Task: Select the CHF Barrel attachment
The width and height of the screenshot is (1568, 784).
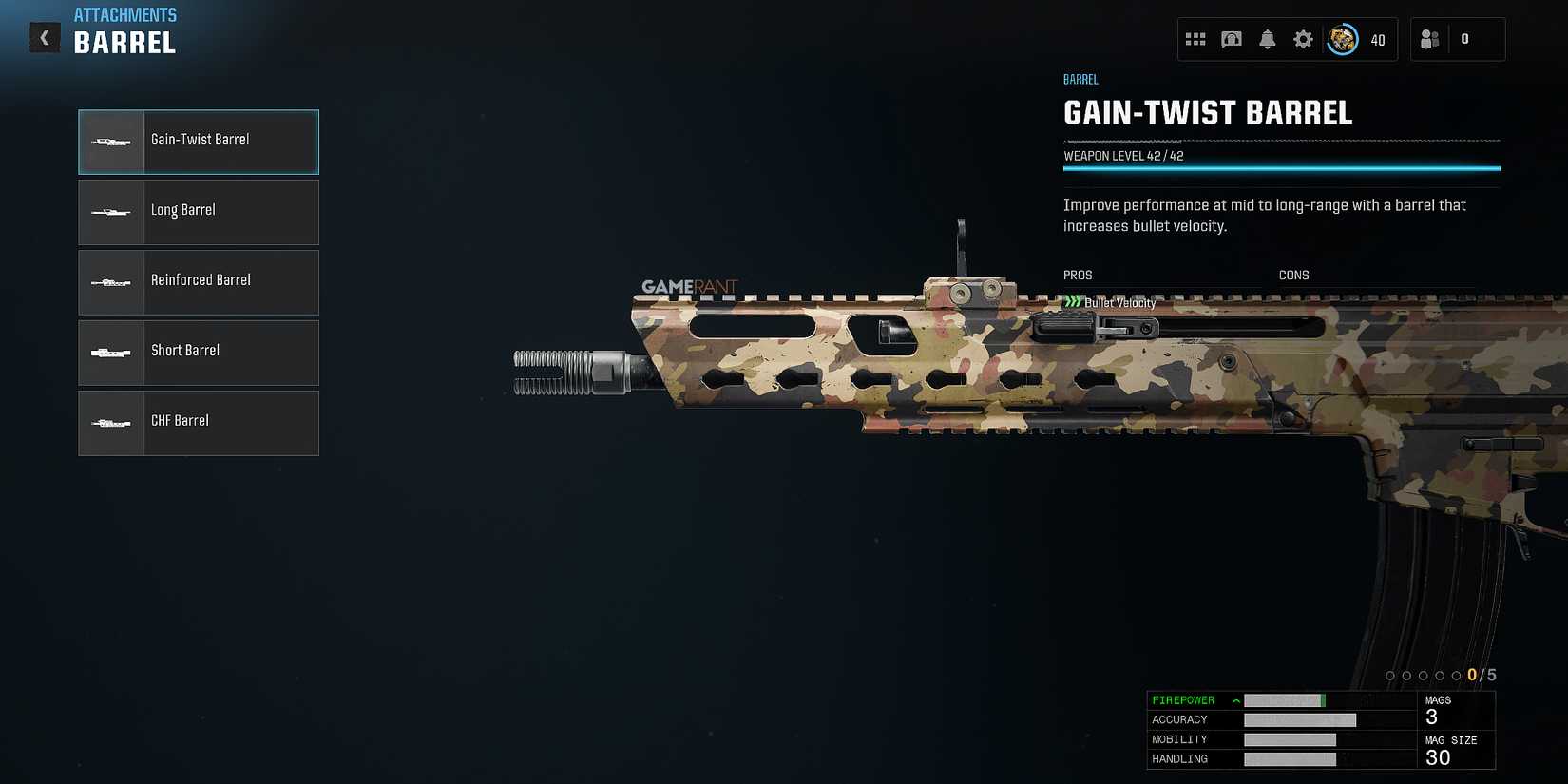Action: tap(198, 422)
